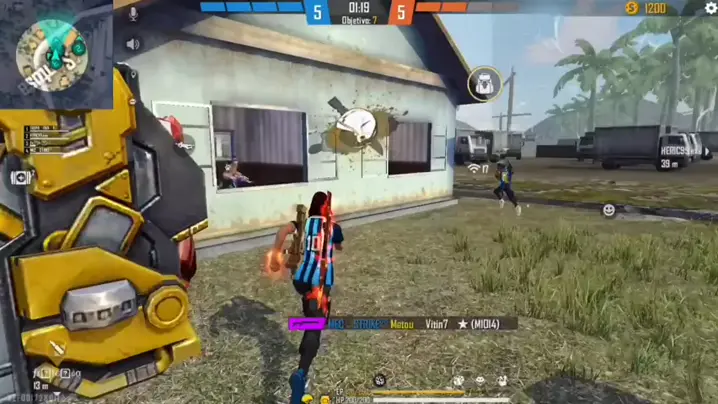The image size is (718, 404).
Task: Toggle the speaker sound icon
Action: pyautogui.click(x=132, y=44)
